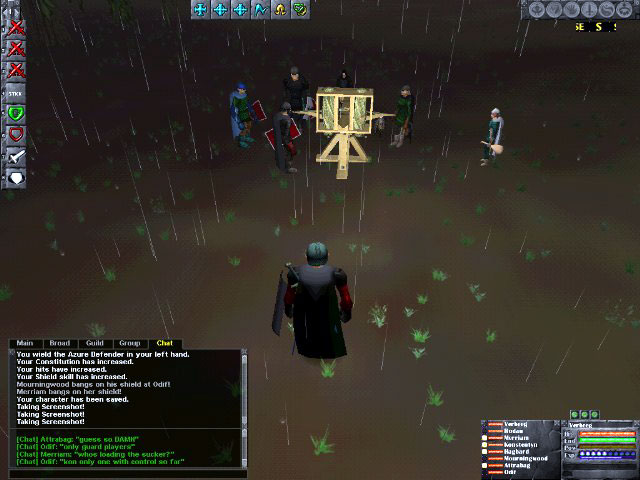Image resolution: width=640 pixels, height=480 pixels.
Task: Click the omega symbol icon in top bar
Action: pos(280,9)
